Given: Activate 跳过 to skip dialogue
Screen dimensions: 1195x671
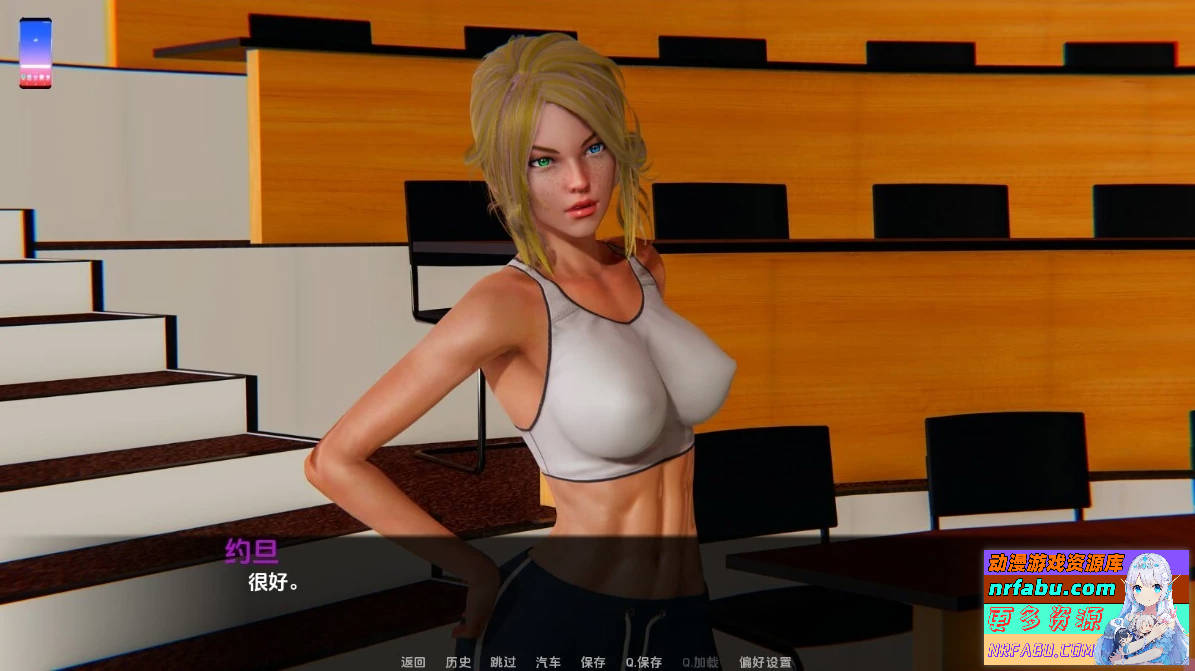Looking at the screenshot, I should (503, 662).
